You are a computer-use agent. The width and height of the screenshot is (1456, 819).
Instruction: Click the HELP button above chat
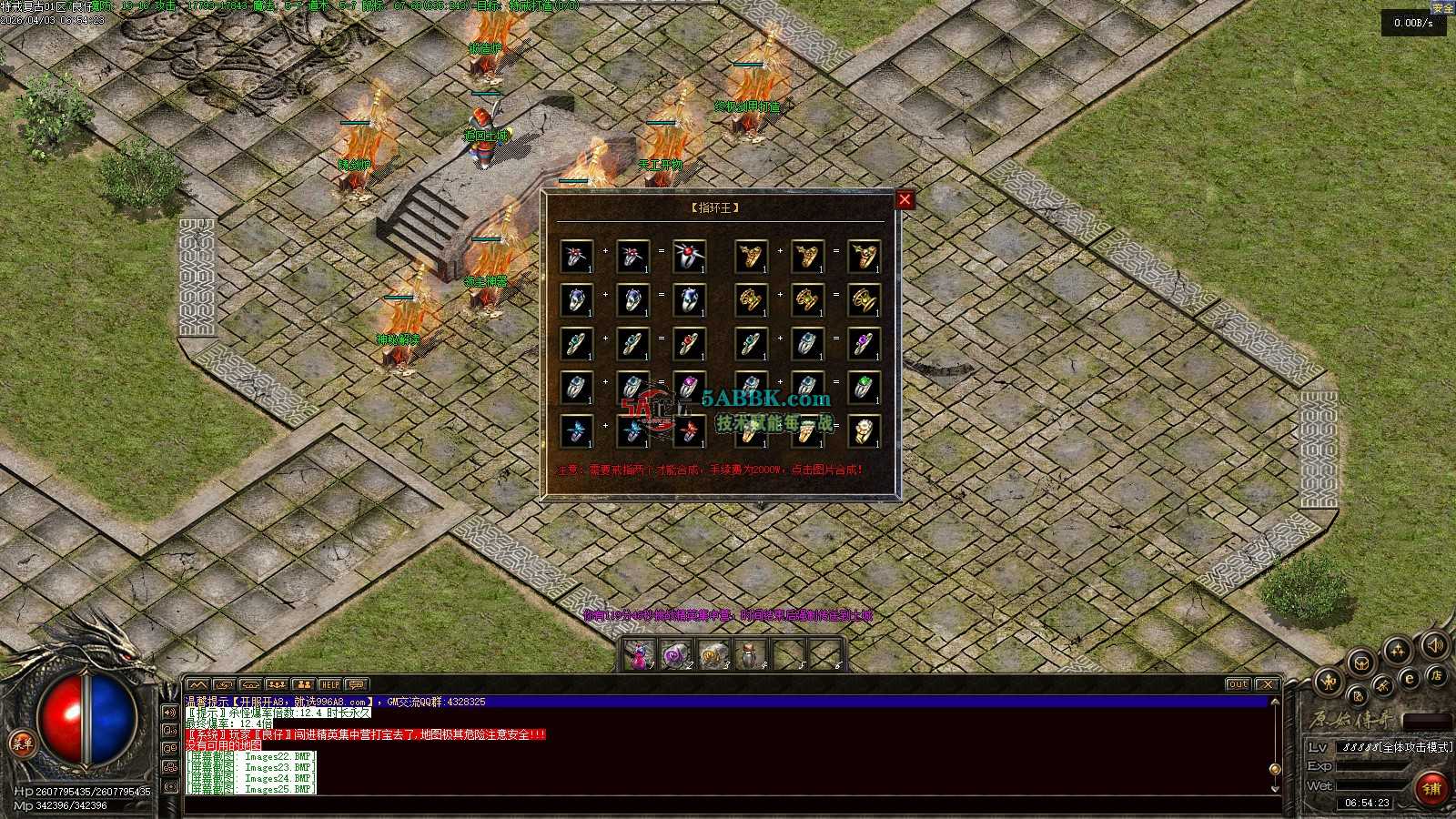[329, 684]
